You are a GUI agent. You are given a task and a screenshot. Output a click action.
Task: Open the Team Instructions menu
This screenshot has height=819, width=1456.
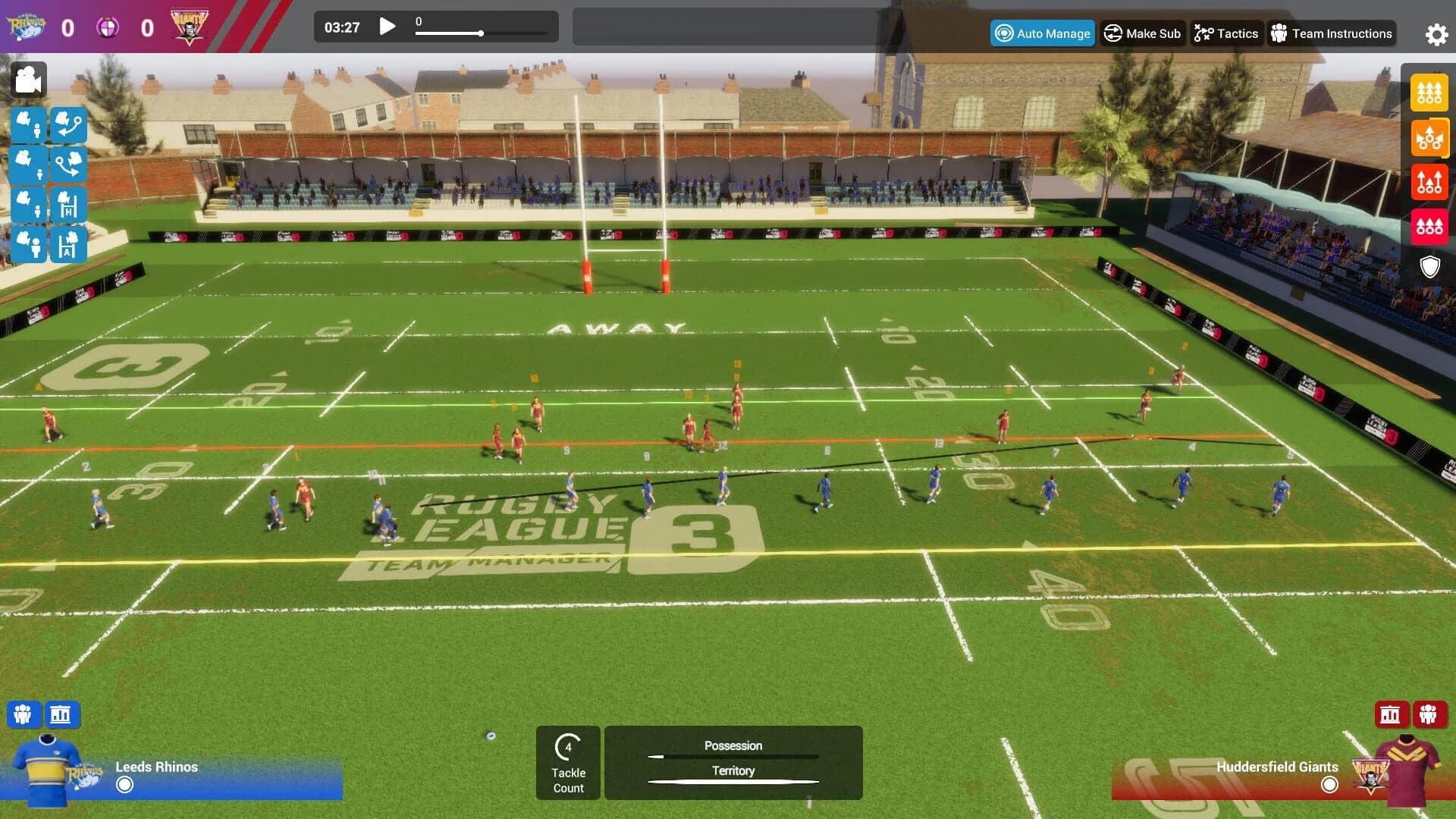point(1332,33)
